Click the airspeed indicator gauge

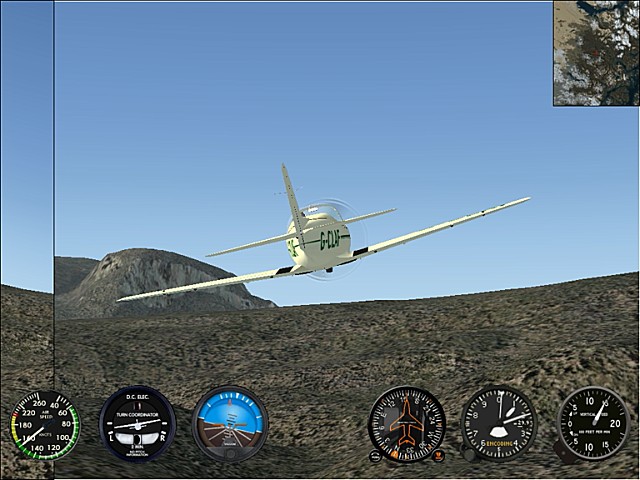(x=44, y=425)
